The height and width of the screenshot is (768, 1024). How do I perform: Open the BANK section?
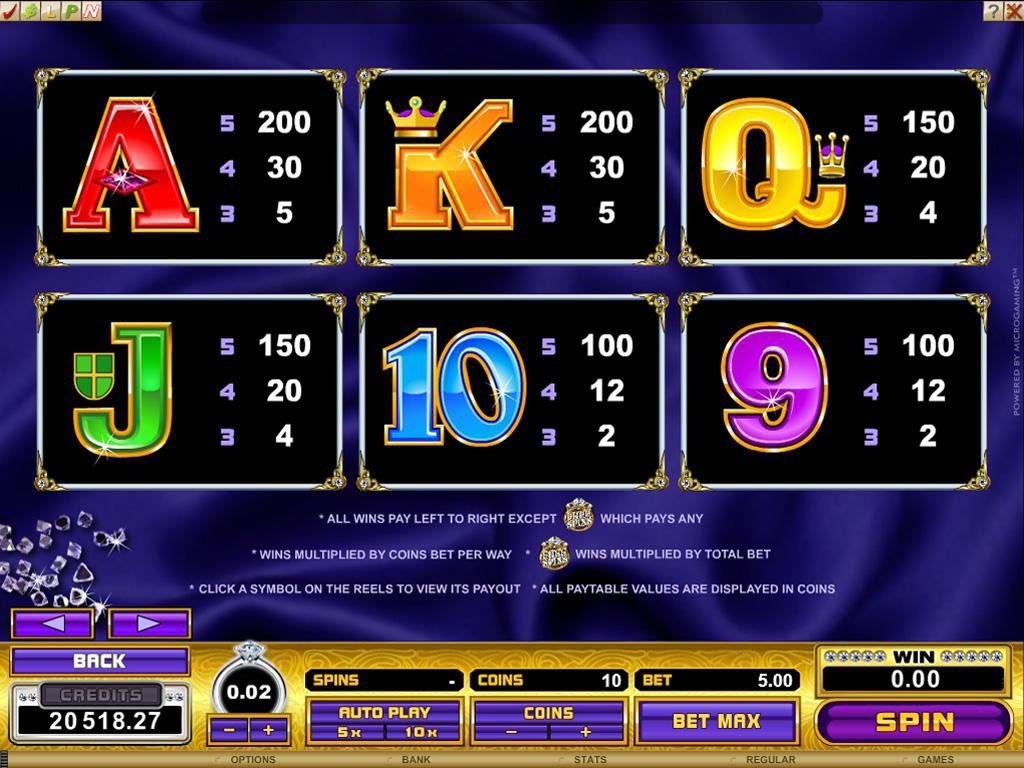pyautogui.click(x=416, y=760)
